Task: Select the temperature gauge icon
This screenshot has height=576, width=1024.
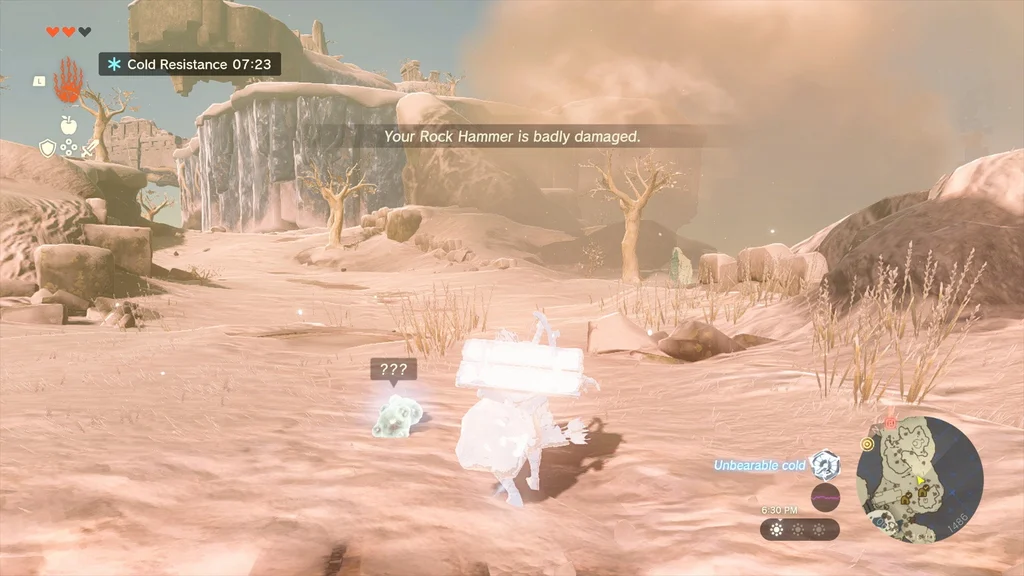Action: pos(825,465)
